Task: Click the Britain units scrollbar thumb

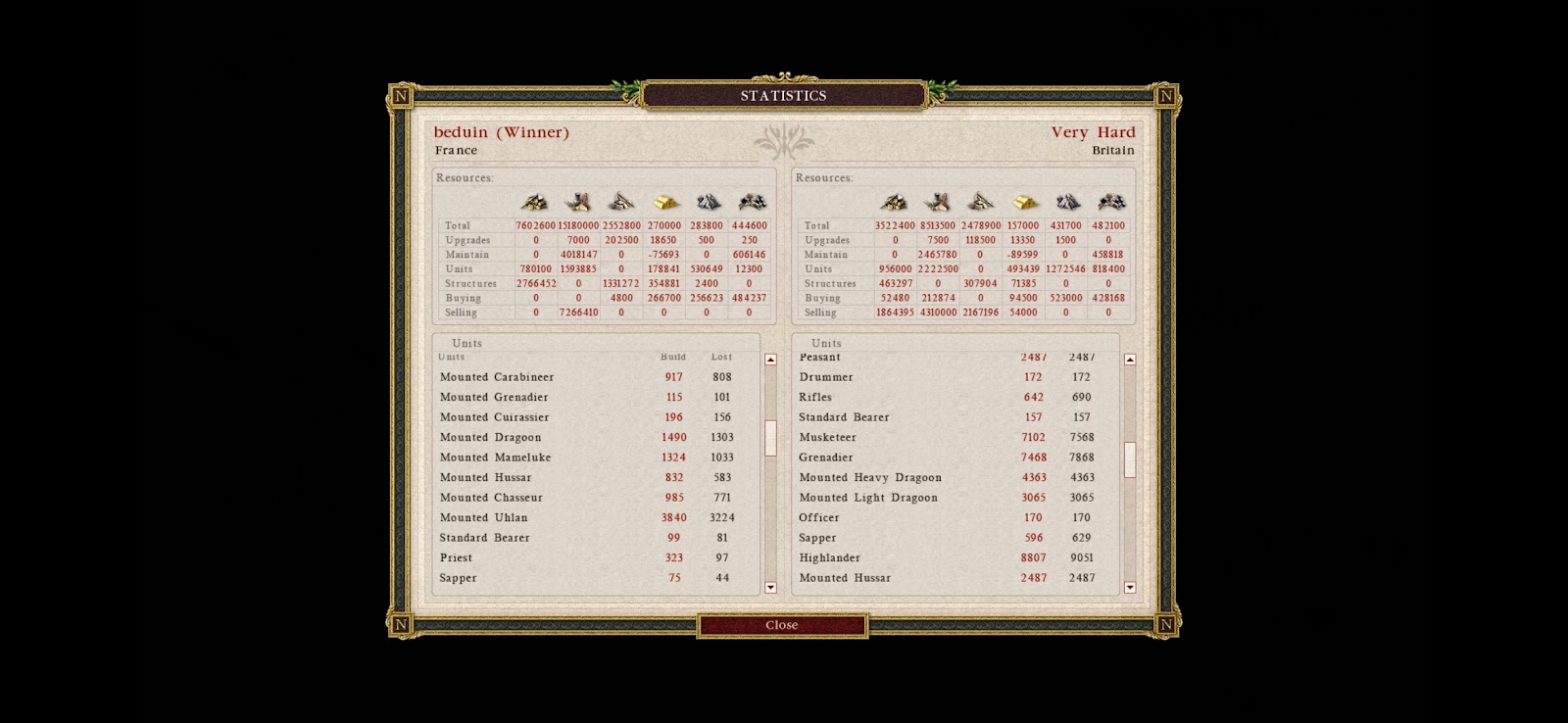Action: pyautogui.click(x=1130, y=459)
